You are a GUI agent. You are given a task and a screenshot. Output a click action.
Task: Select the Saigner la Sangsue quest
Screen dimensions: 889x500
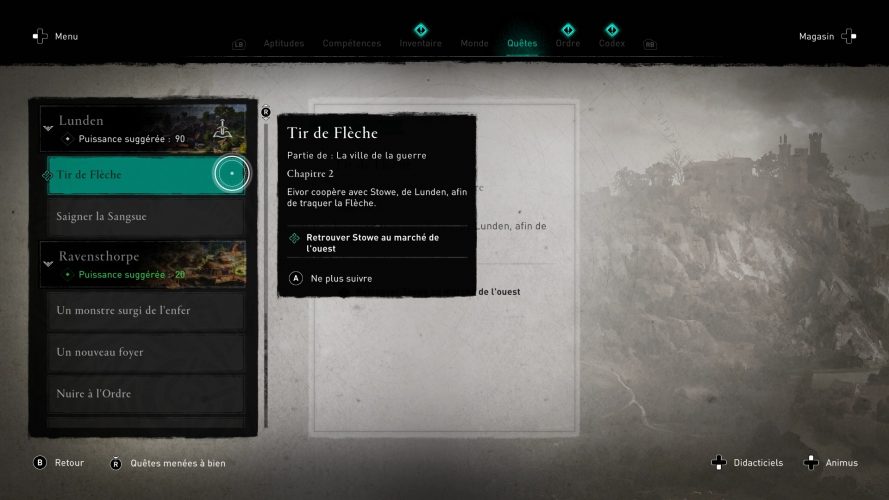click(x=146, y=216)
